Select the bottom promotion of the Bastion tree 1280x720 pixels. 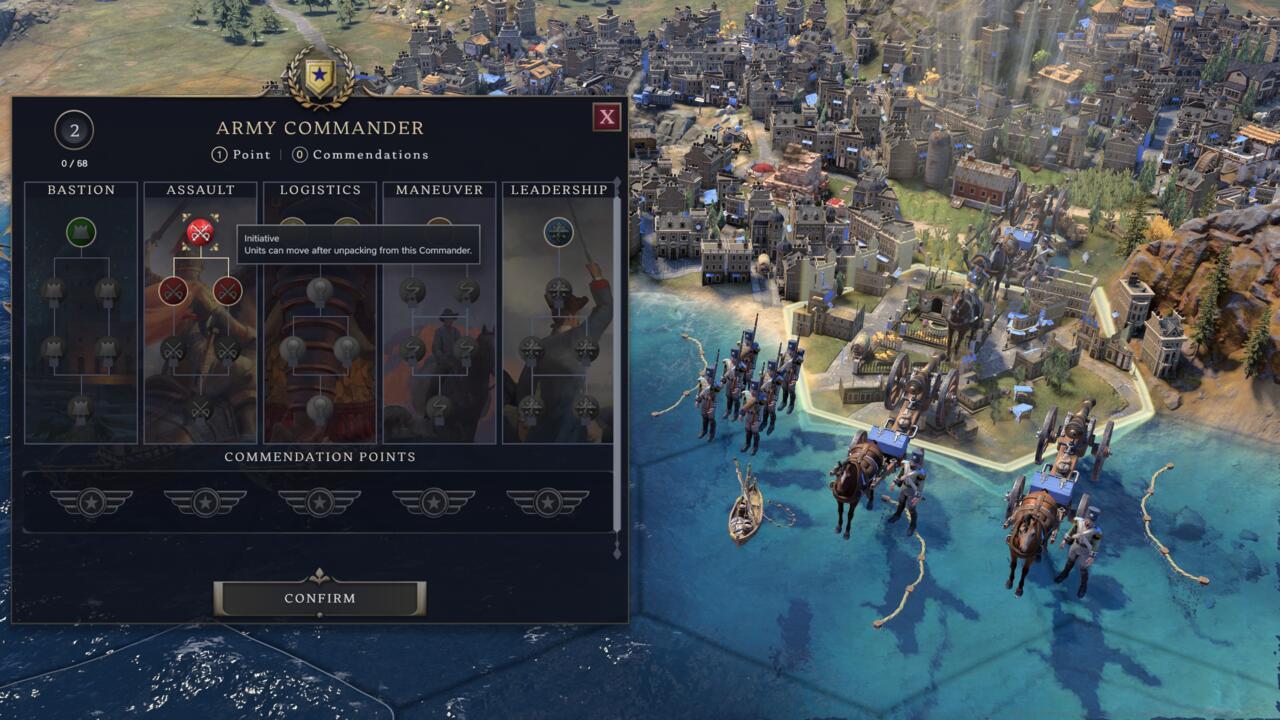pyautogui.click(x=82, y=405)
